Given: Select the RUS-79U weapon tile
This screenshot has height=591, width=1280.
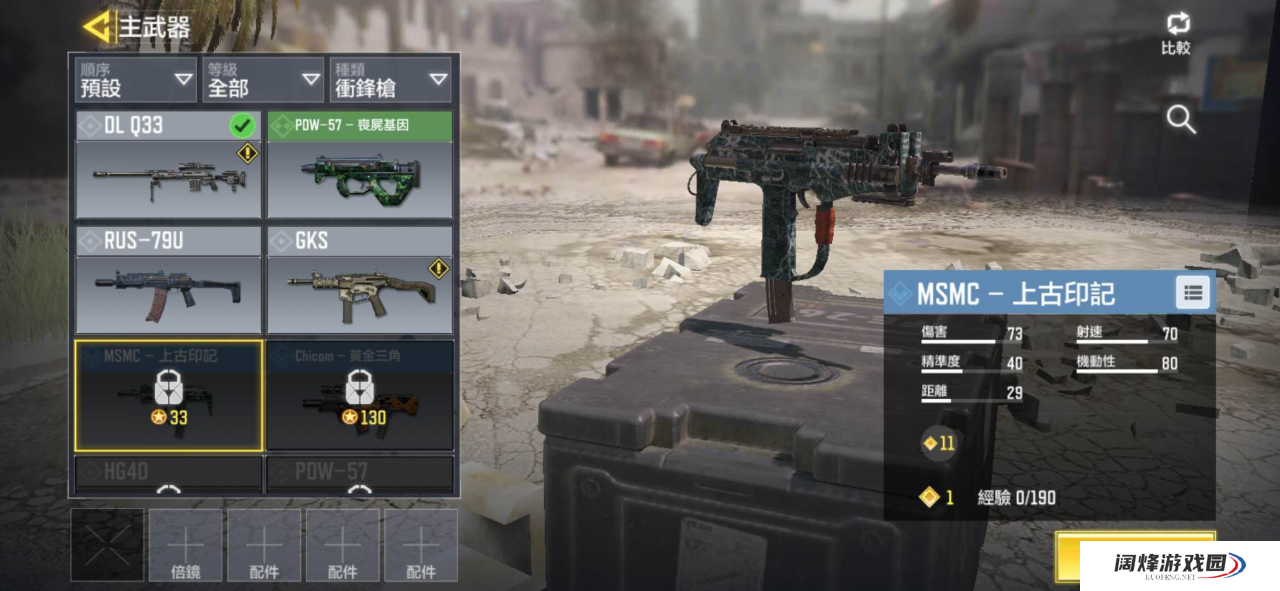Looking at the screenshot, I should (168, 280).
